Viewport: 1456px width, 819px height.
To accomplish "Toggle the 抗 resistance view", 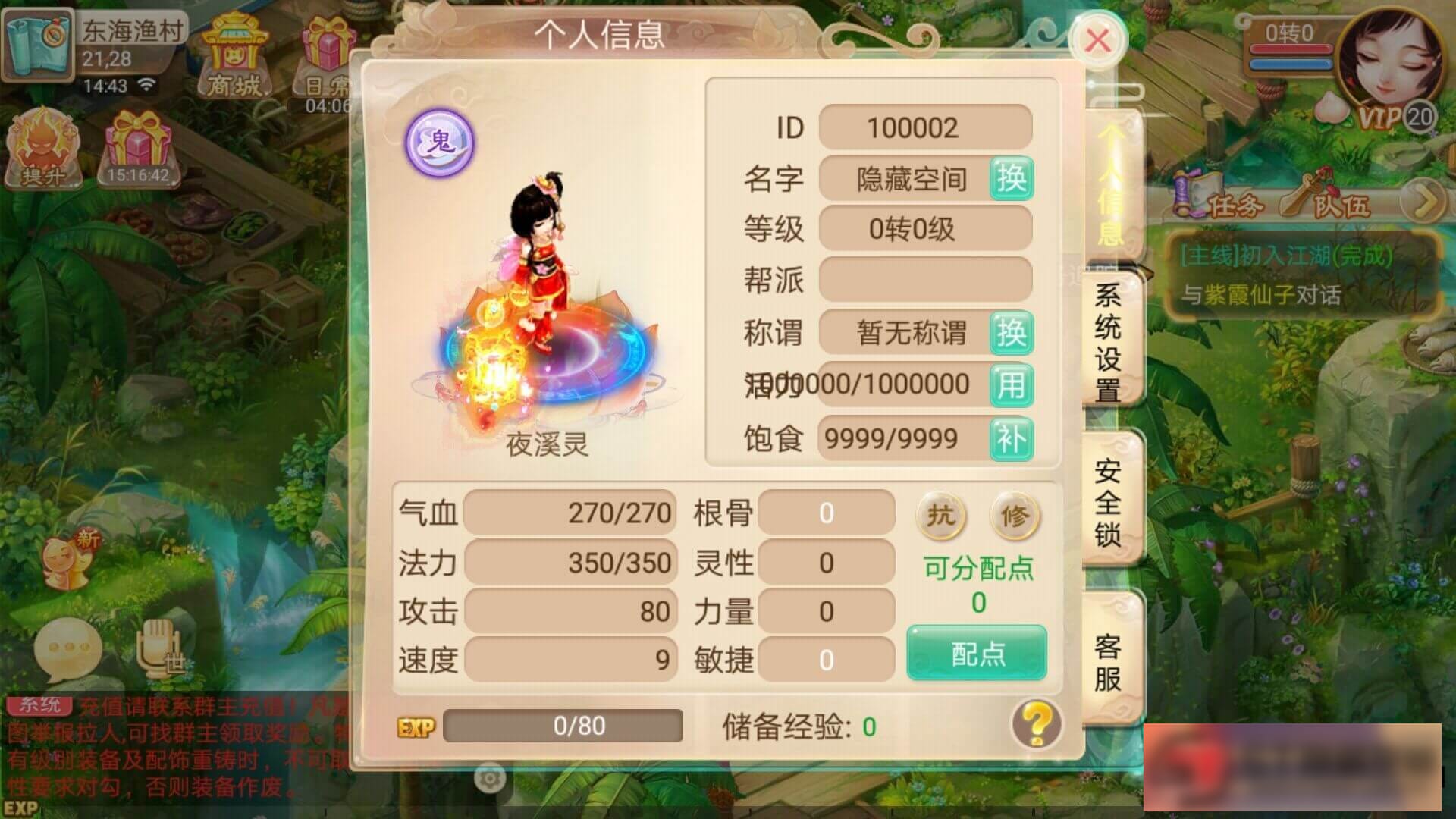I will pyautogui.click(x=940, y=516).
